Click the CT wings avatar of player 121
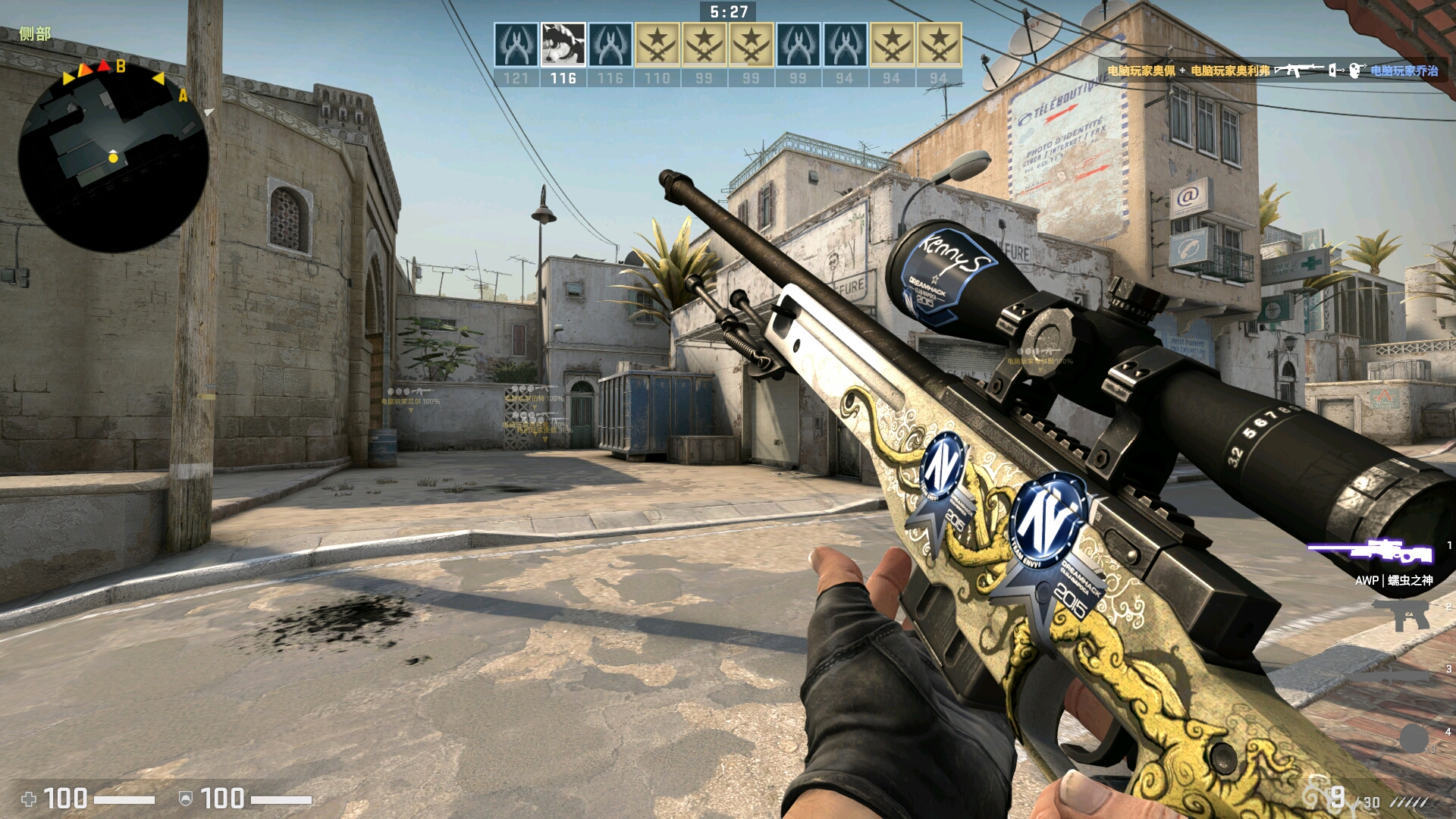1456x819 pixels. tap(516, 44)
